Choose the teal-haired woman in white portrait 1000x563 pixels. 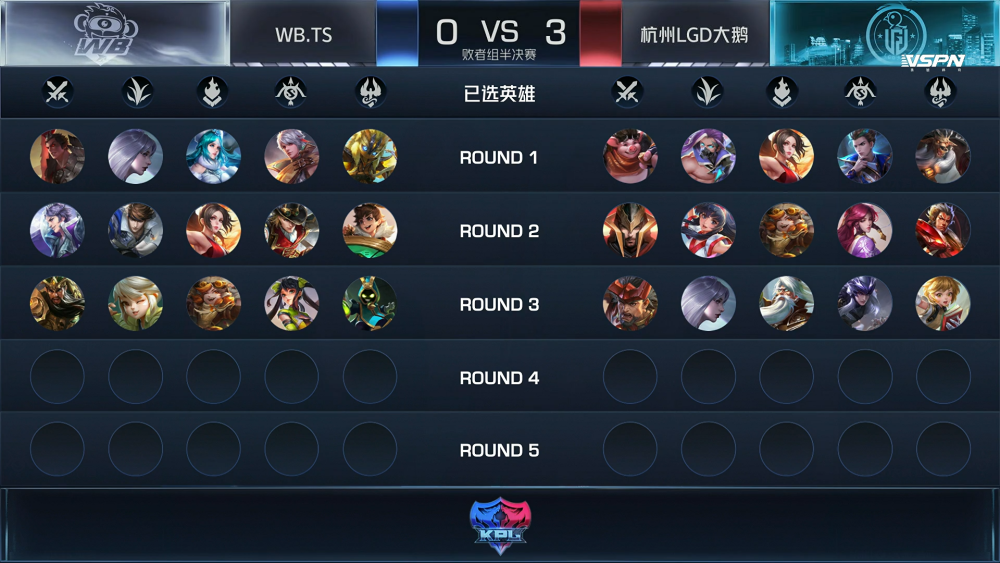pyautogui.click(x=213, y=157)
